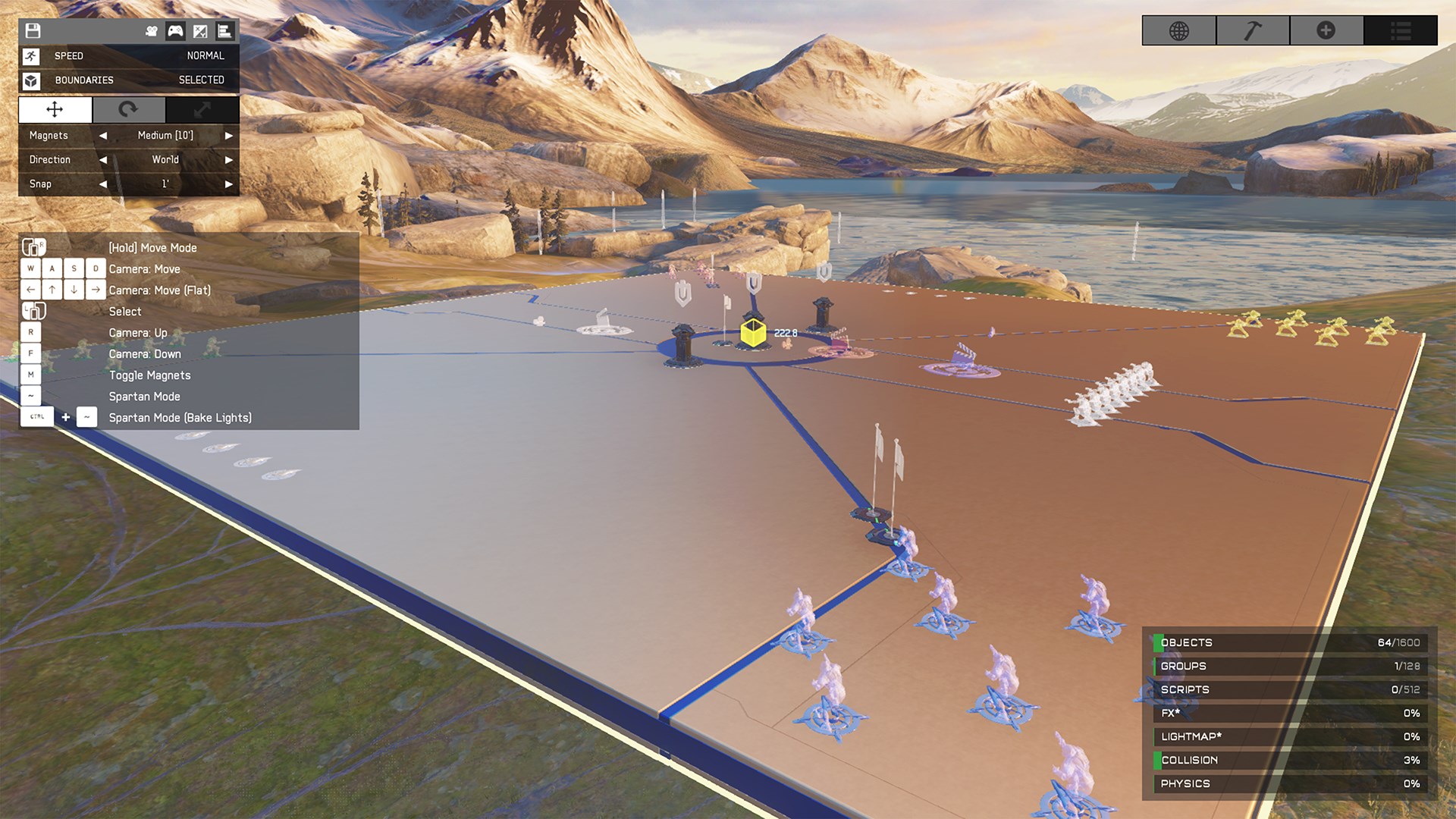Toggle Magnets with the magnet row
The width and height of the screenshot is (1456, 819).
(49, 136)
